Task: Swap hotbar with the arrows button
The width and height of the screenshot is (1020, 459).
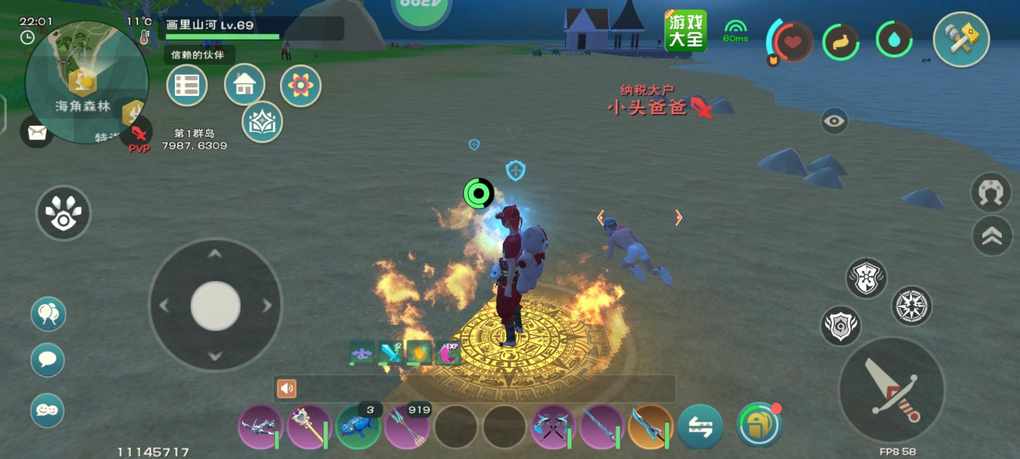Action: (x=700, y=427)
